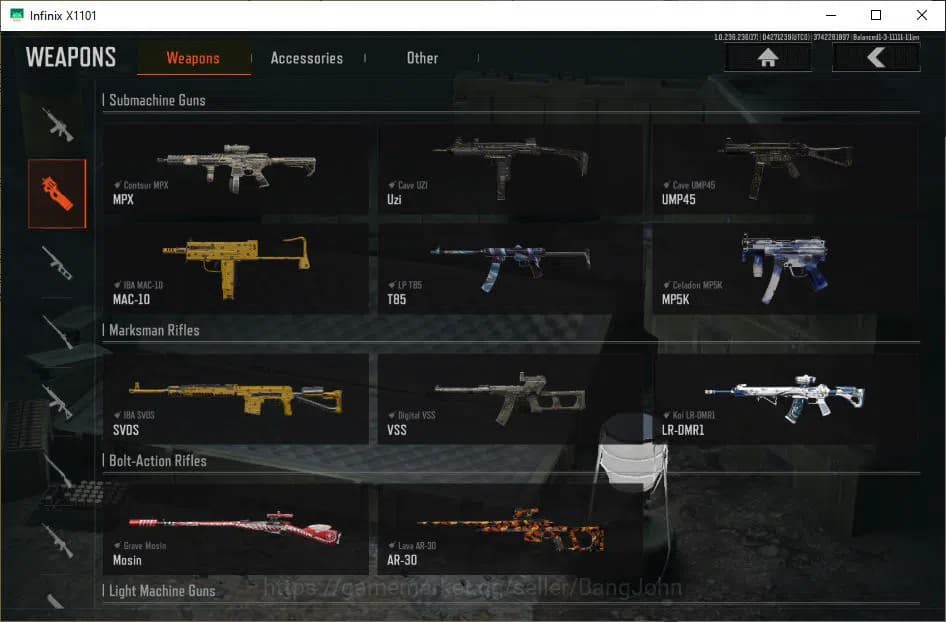
Task: Choose the Cave Uzi weapon tile
Action: (510, 168)
